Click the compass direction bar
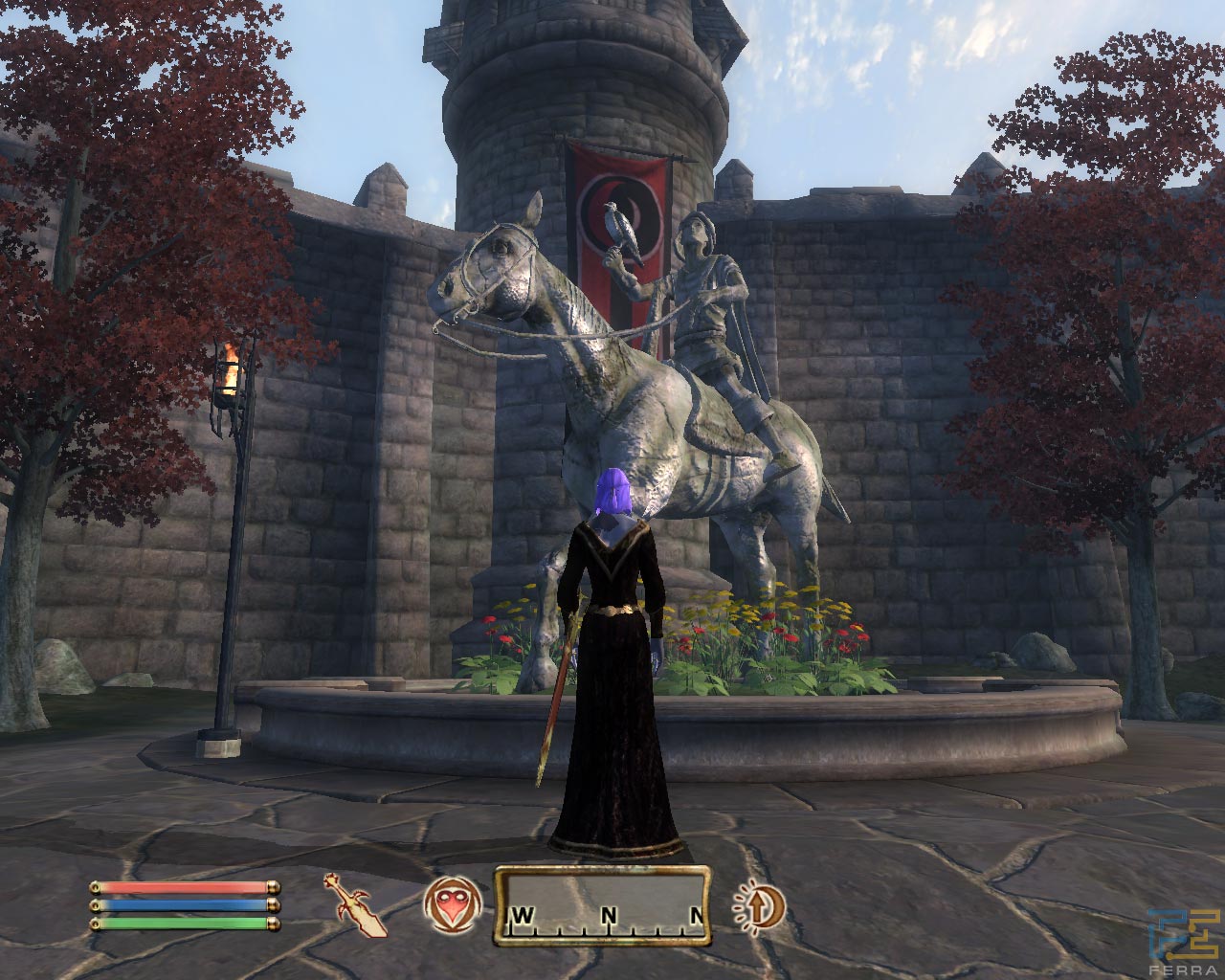The height and width of the screenshot is (980, 1225). (x=602, y=905)
